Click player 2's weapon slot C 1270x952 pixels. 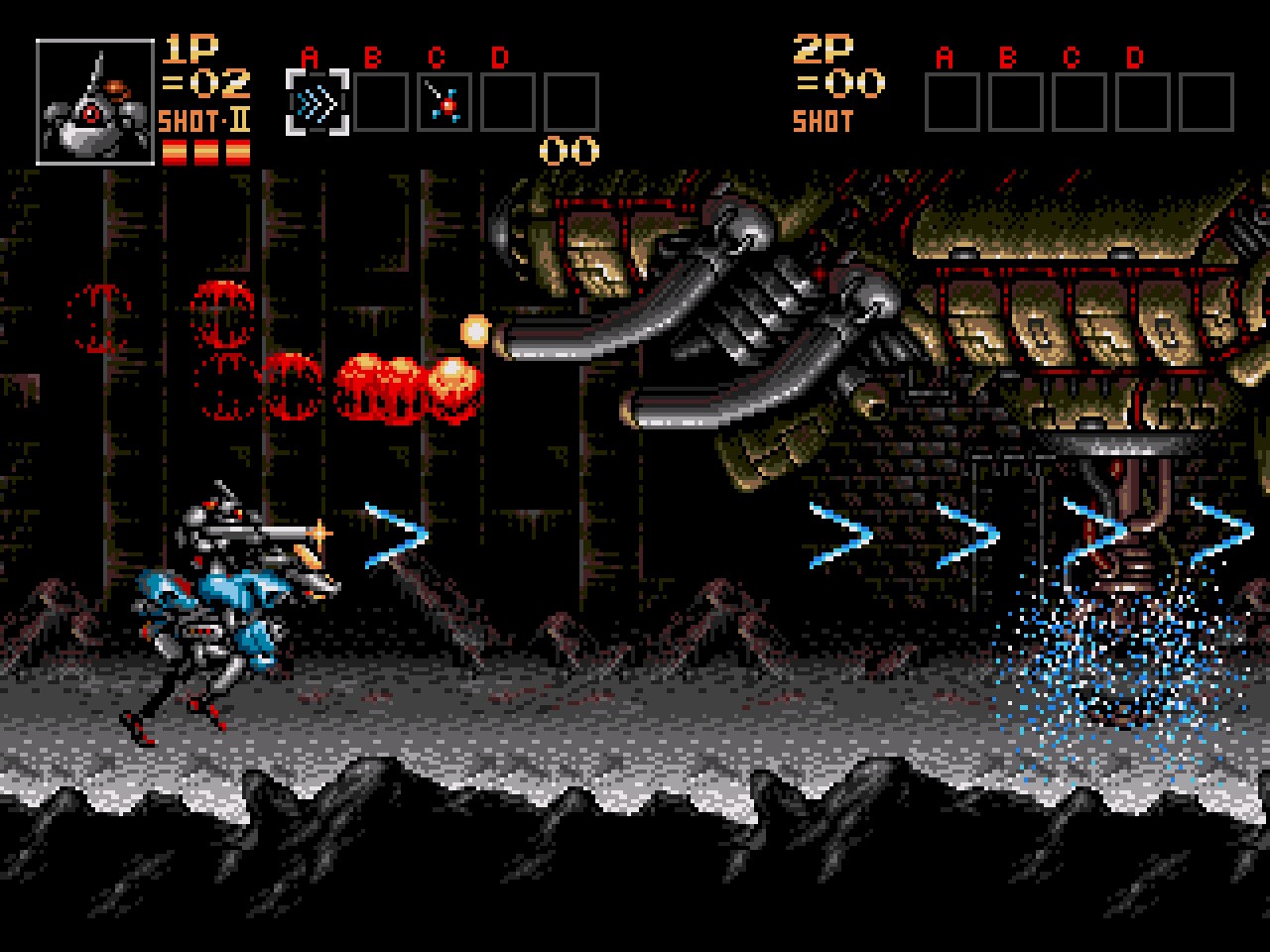click(1079, 100)
